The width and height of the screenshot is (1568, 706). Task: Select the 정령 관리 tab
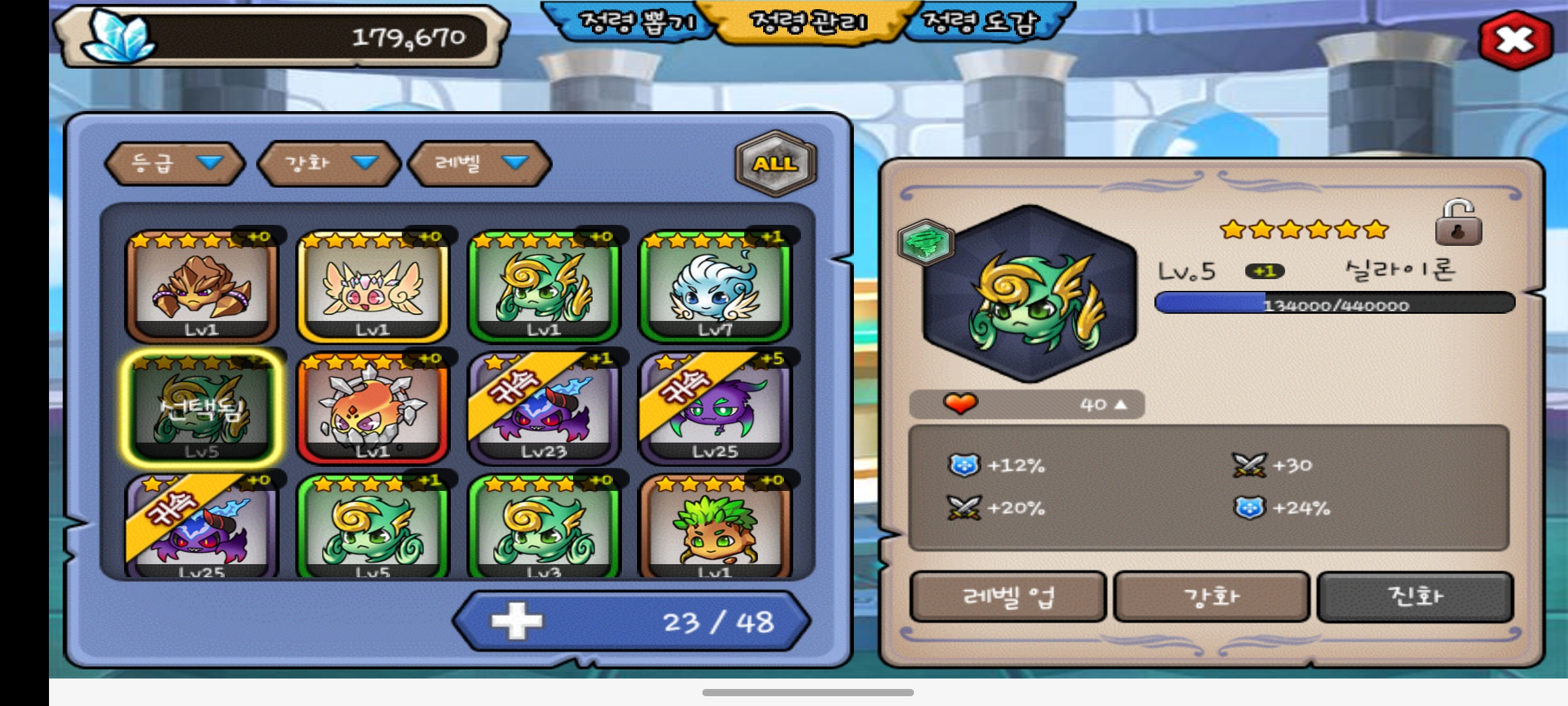coord(809,23)
